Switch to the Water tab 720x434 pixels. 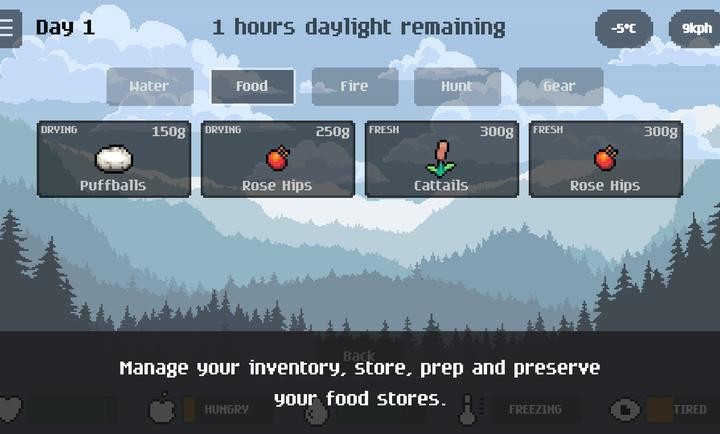(150, 86)
